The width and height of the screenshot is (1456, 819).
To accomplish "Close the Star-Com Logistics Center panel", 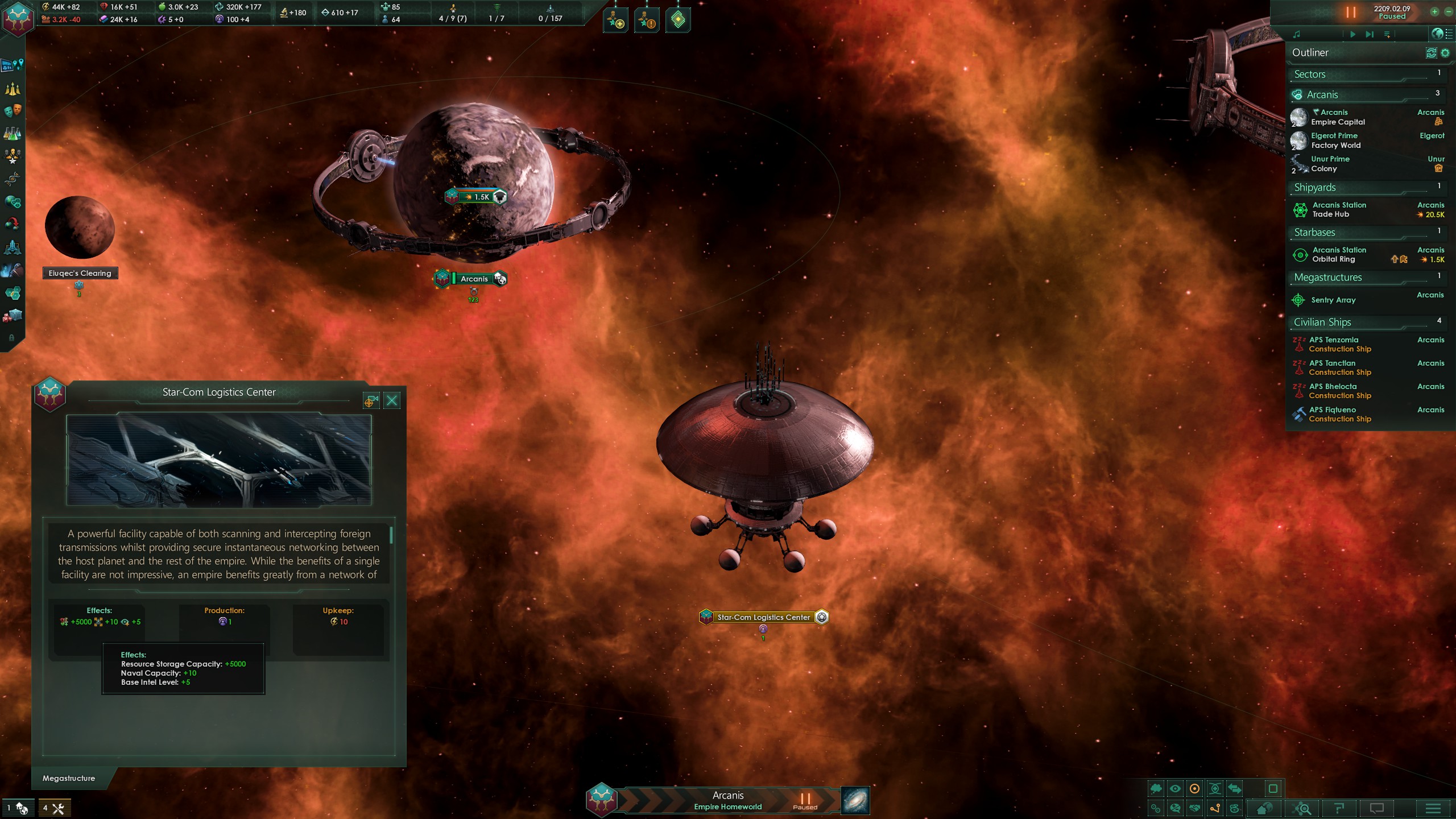I will pyautogui.click(x=392, y=401).
